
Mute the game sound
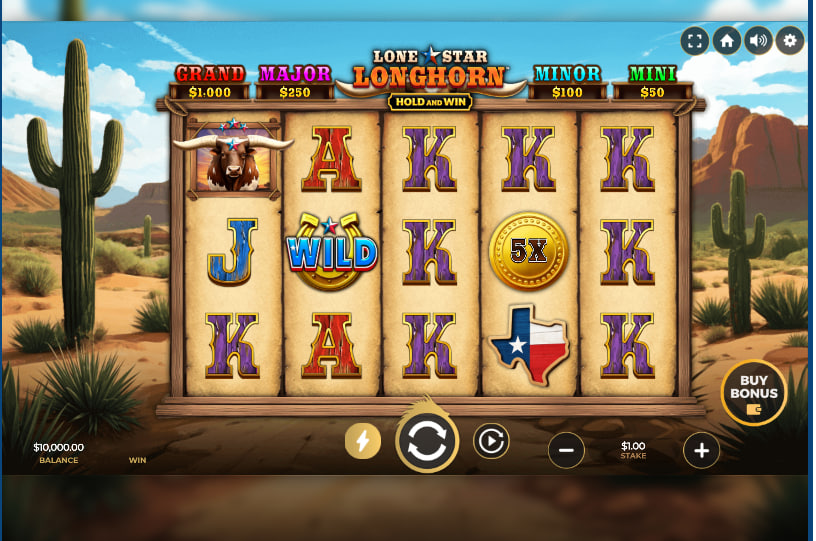click(x=759, y=41)
